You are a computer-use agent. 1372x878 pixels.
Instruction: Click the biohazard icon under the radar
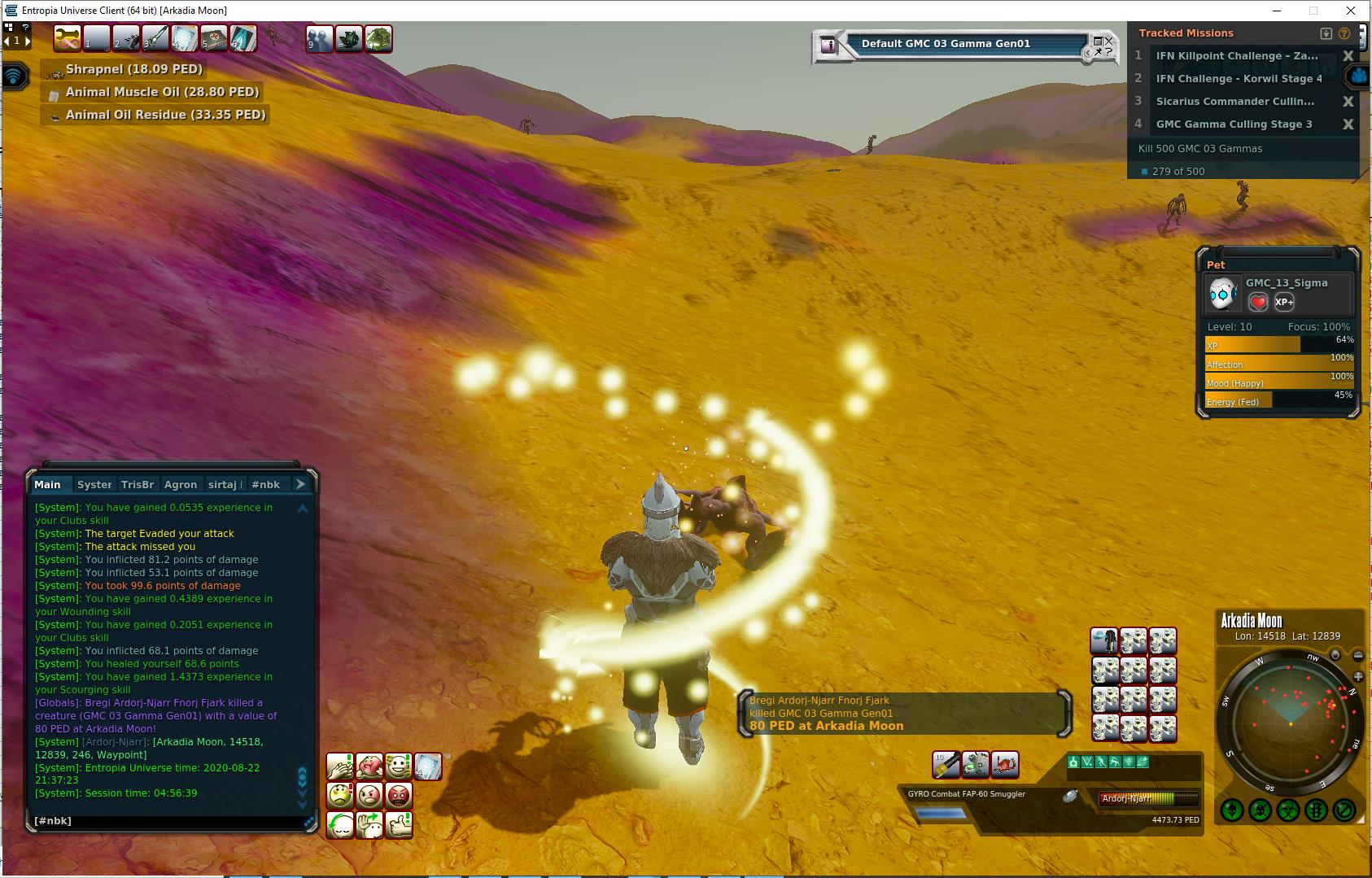tap(1287, 810)
